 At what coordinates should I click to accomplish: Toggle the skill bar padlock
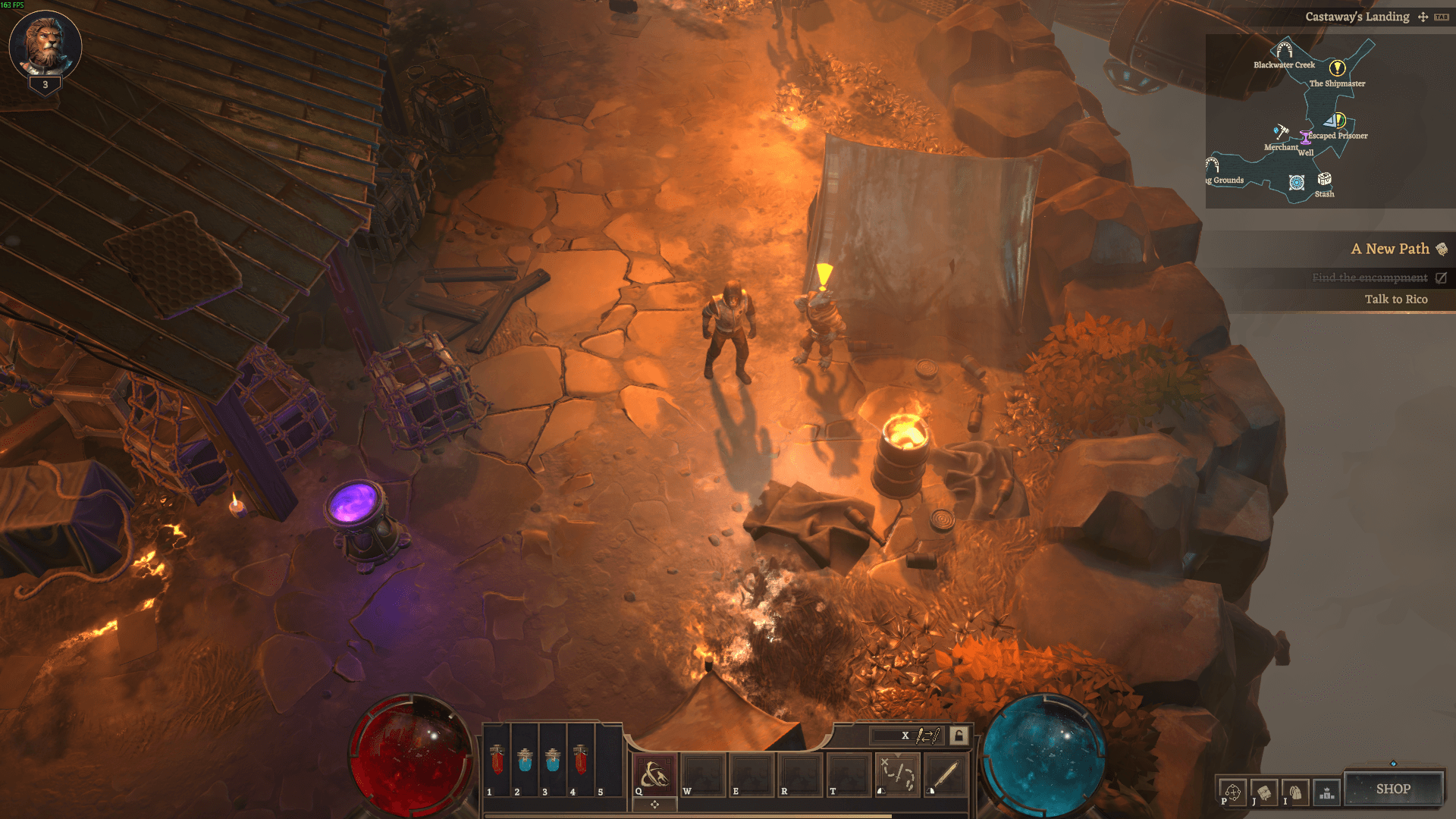point(959,735)
